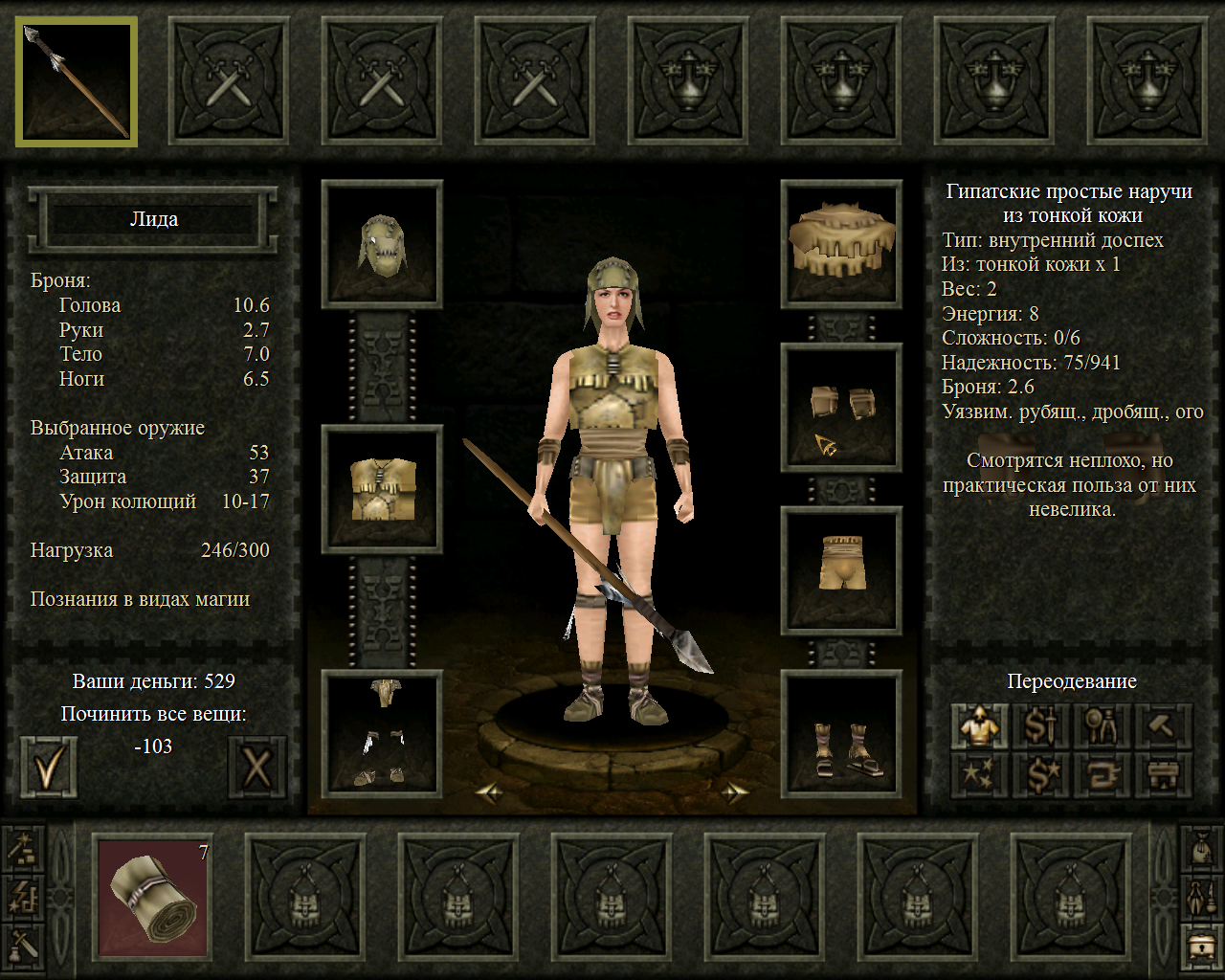
Task: Open the three-stars magic mode
Action: click(979, 775)
